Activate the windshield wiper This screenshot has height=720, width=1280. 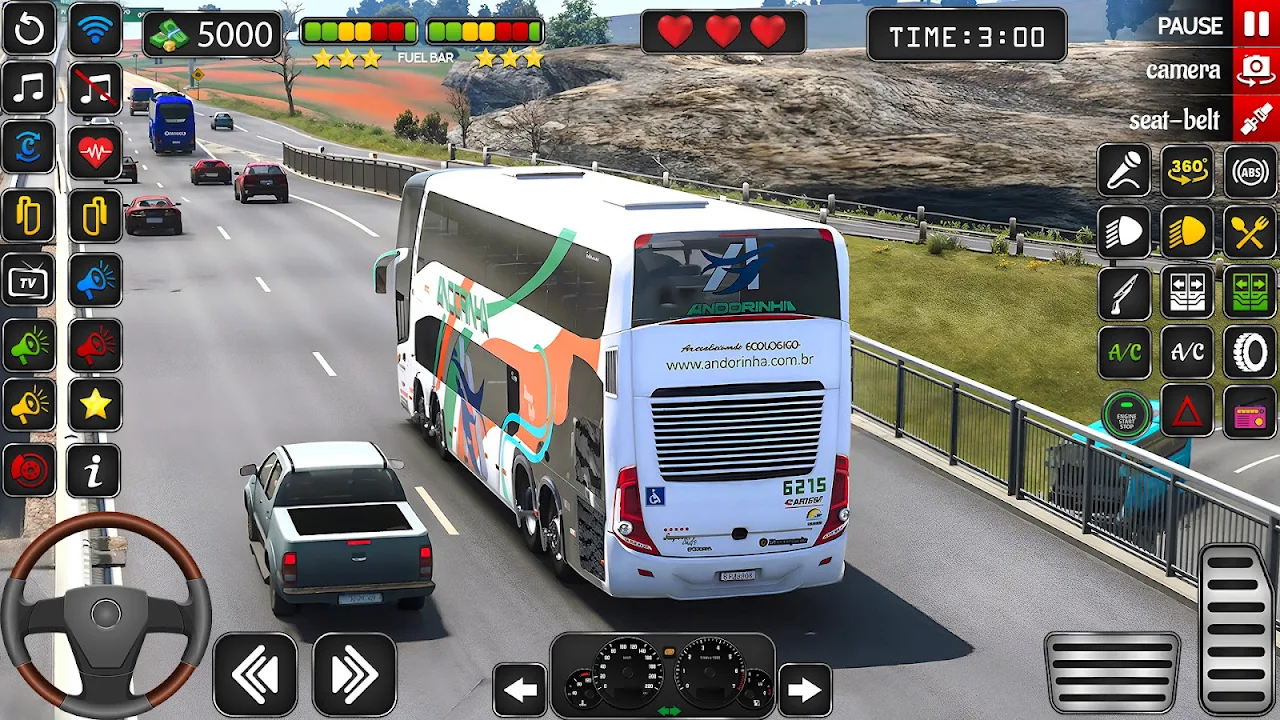(x=1124, y=293)
